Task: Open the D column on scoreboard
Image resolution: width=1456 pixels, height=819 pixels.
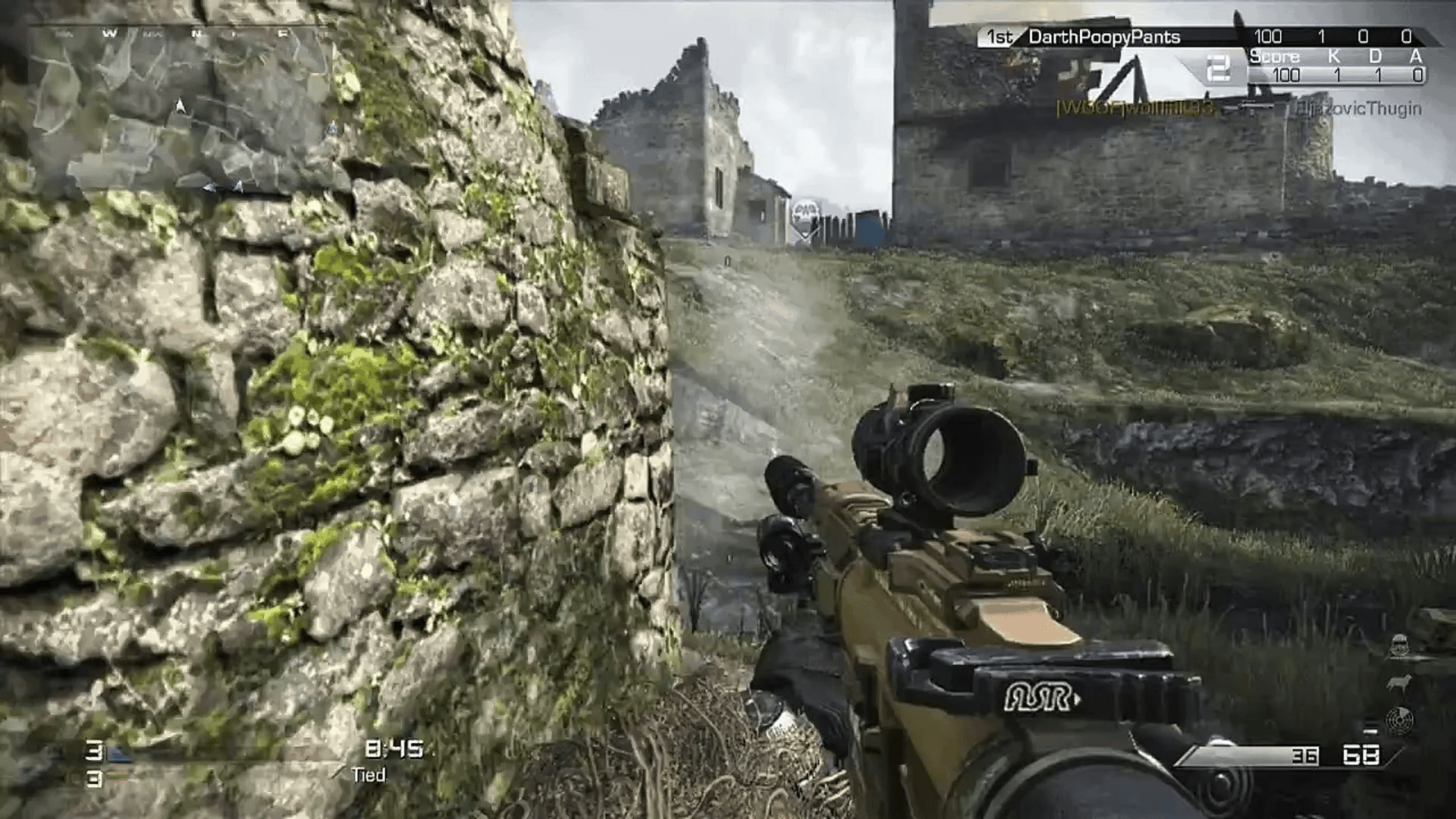Action: coord(1376,55)
